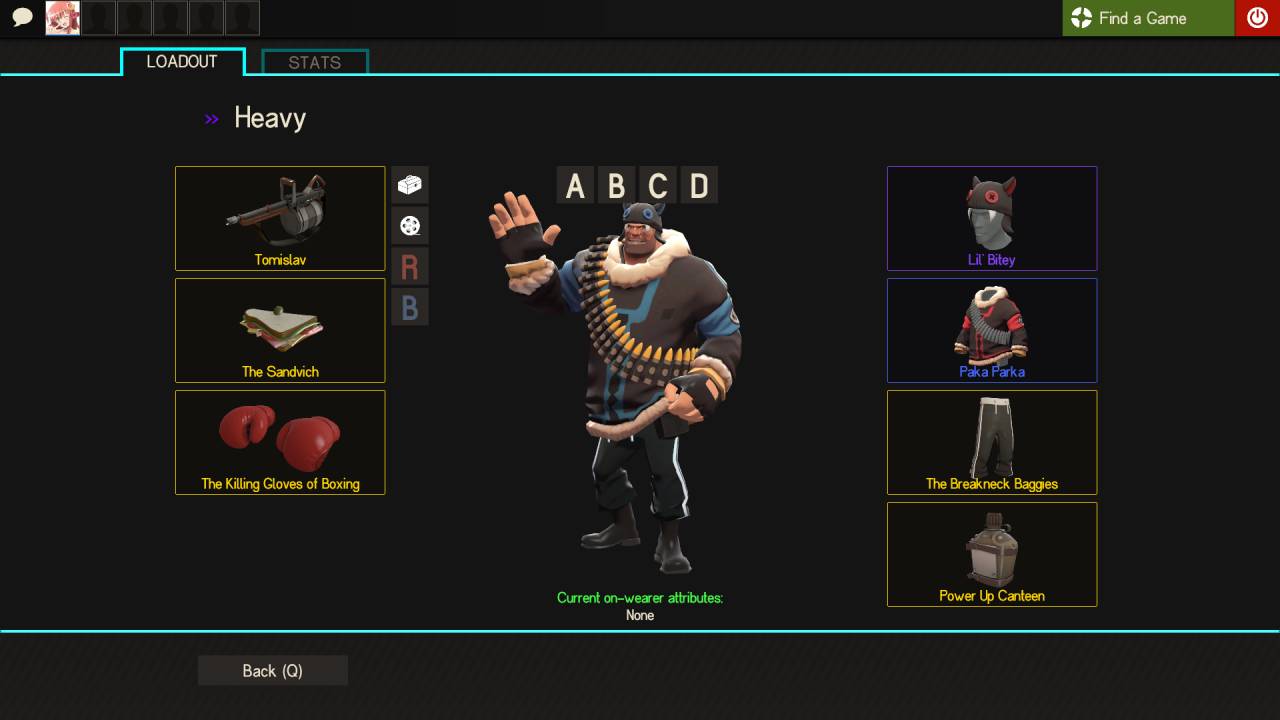Switch to loadout preset B
The width and height of the screenshot is (1280, 720).
tap(616, 186)
